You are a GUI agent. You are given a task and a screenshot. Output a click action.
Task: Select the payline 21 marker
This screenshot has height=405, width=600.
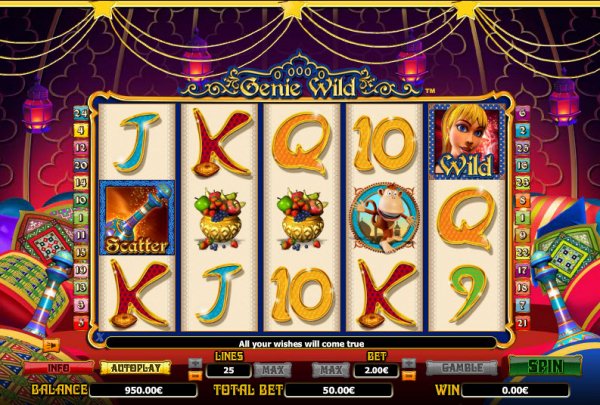tap(522, 321)
